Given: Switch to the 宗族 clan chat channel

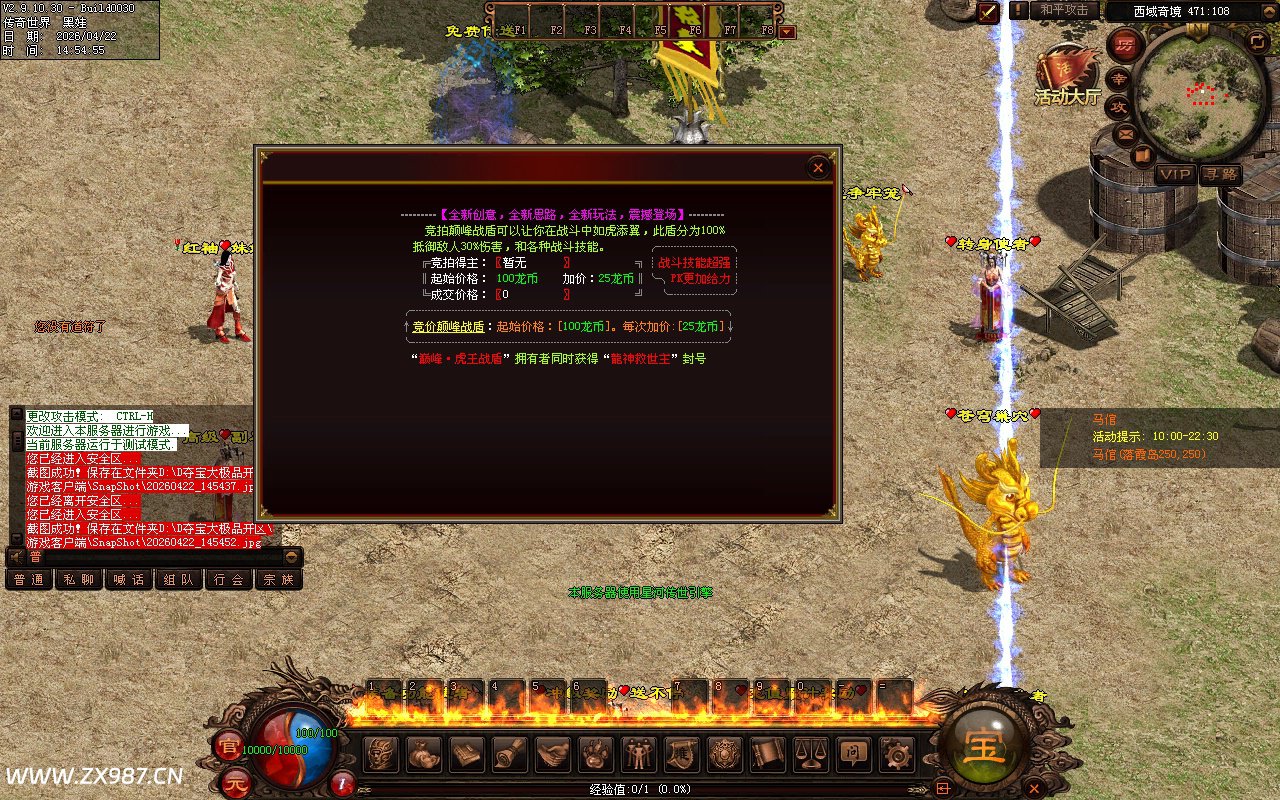Looking at the screenshot, I should click(278, 579).
